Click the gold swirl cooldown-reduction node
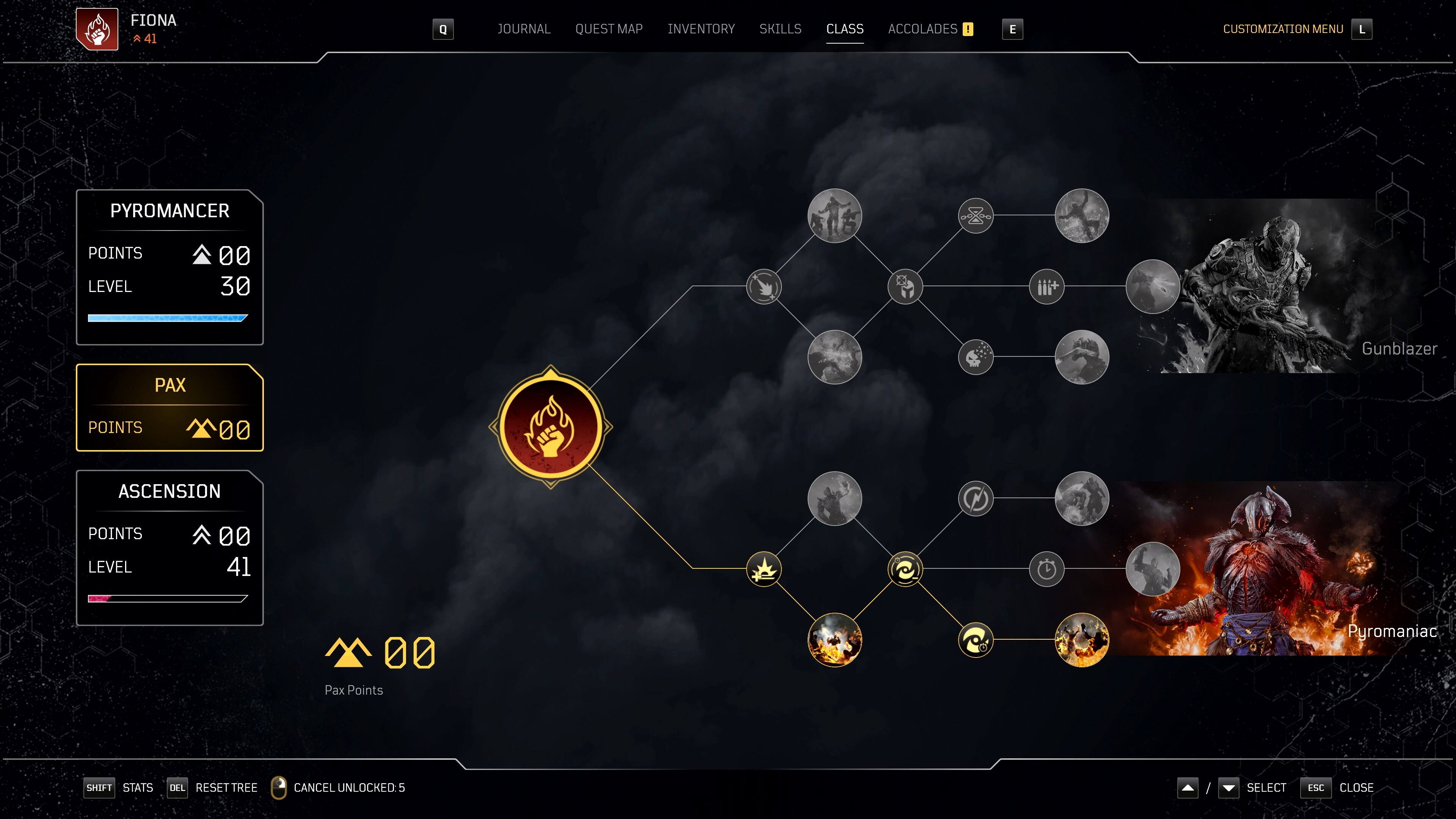This screenshot has width=1456, height=819. [905, 569]
